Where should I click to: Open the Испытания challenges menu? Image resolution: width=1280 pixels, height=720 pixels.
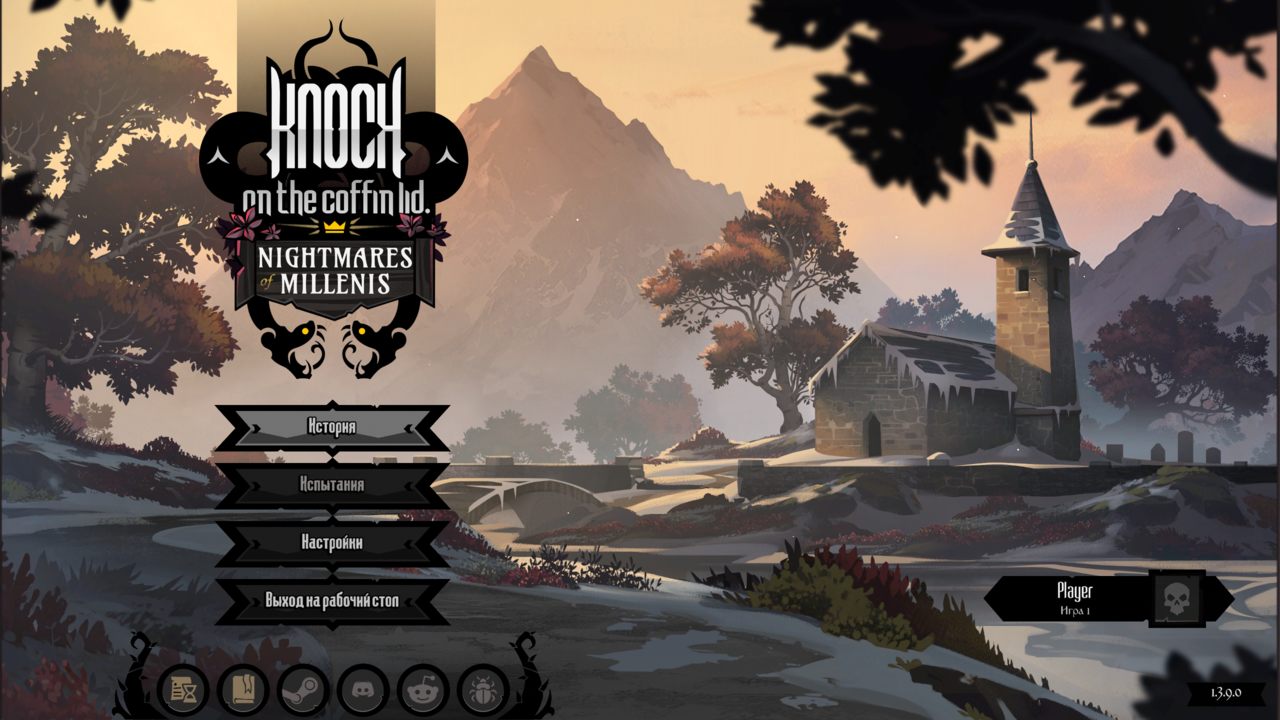point(331,485)
